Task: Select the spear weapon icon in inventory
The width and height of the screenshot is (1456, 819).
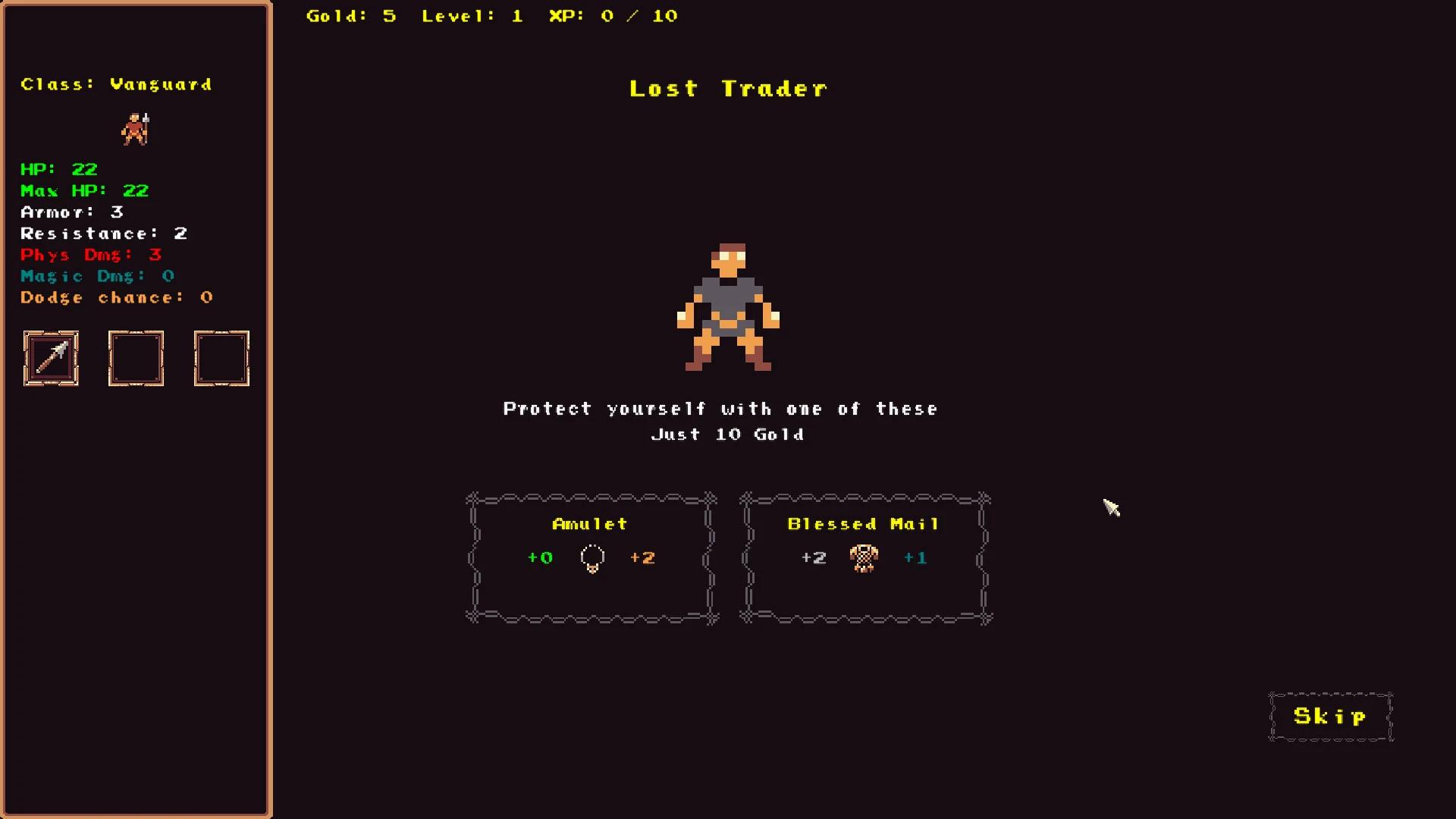Action: click(x=51, y=358)
